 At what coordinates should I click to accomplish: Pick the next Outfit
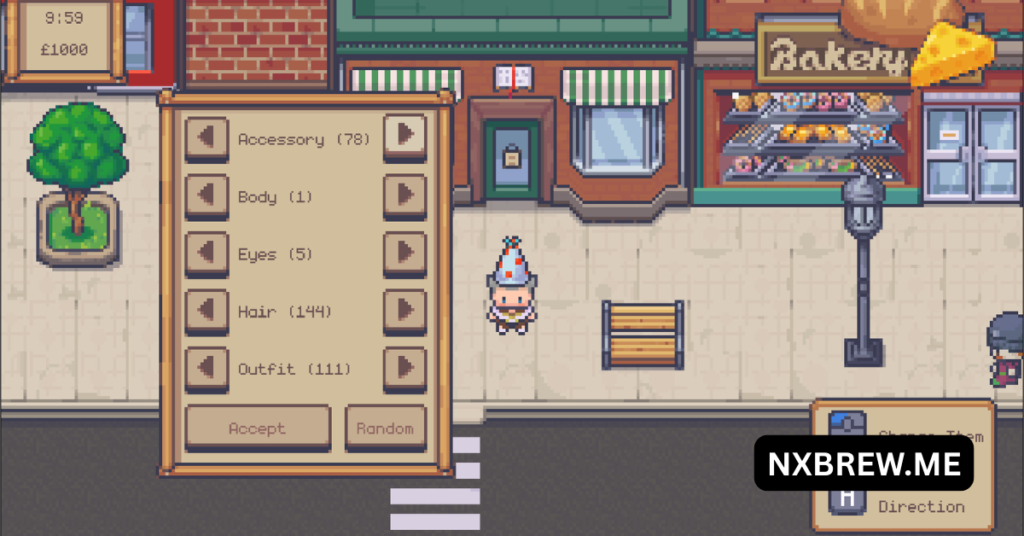(x=405, y=368)
